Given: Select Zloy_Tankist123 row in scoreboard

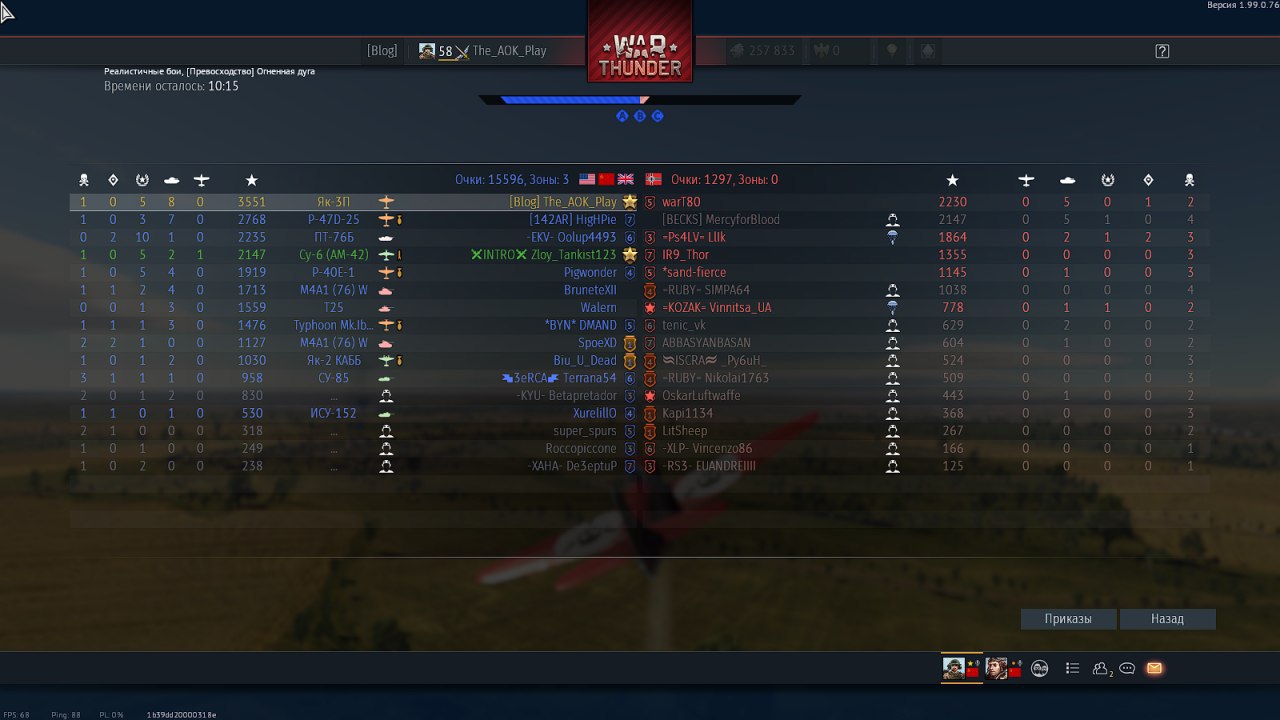Looking at the screenshot, I should click(x=573, y=255).
